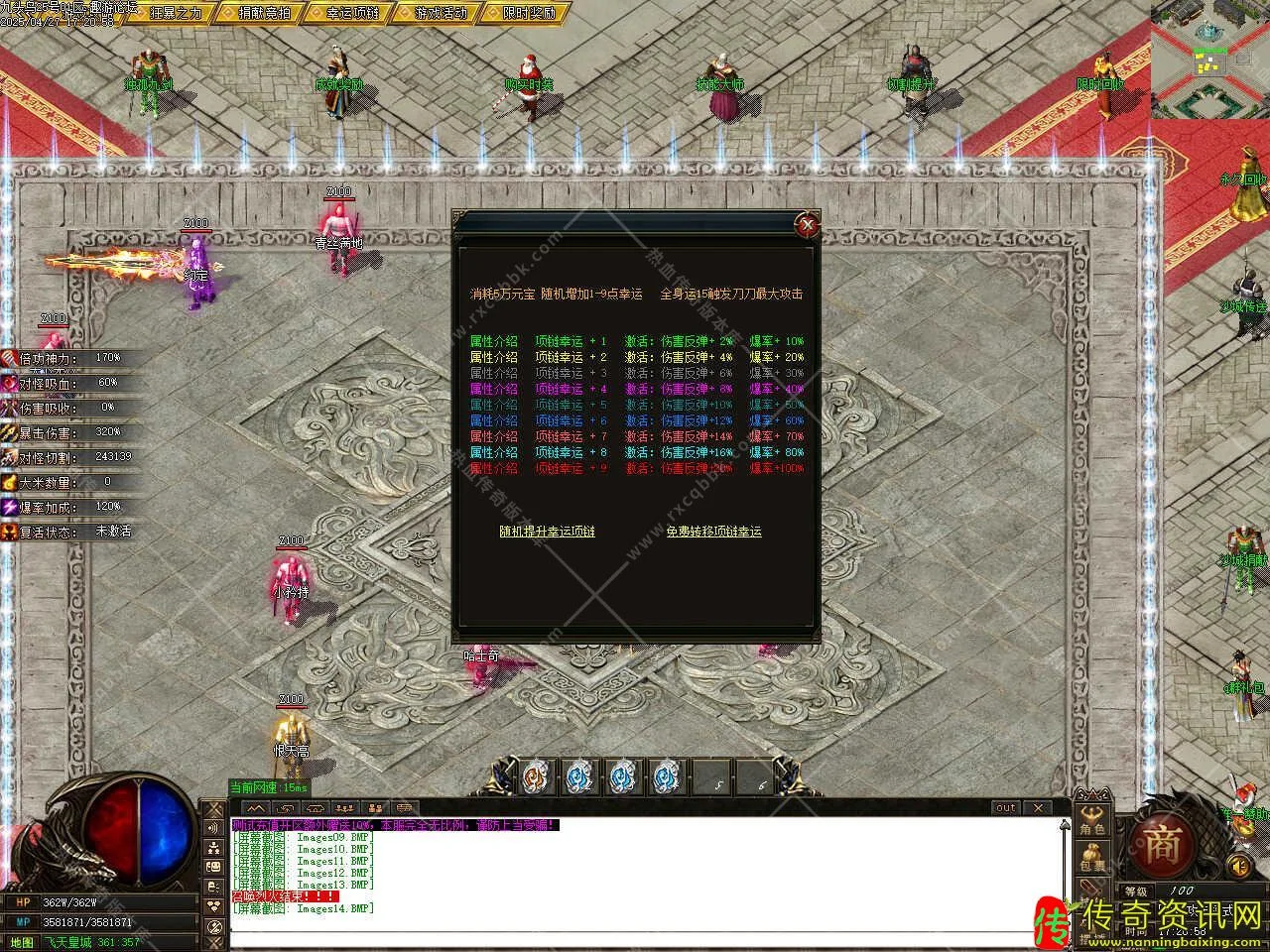Choose 随机提升幸运项链 option
The image size is (1270, 952).
point(547,532)
